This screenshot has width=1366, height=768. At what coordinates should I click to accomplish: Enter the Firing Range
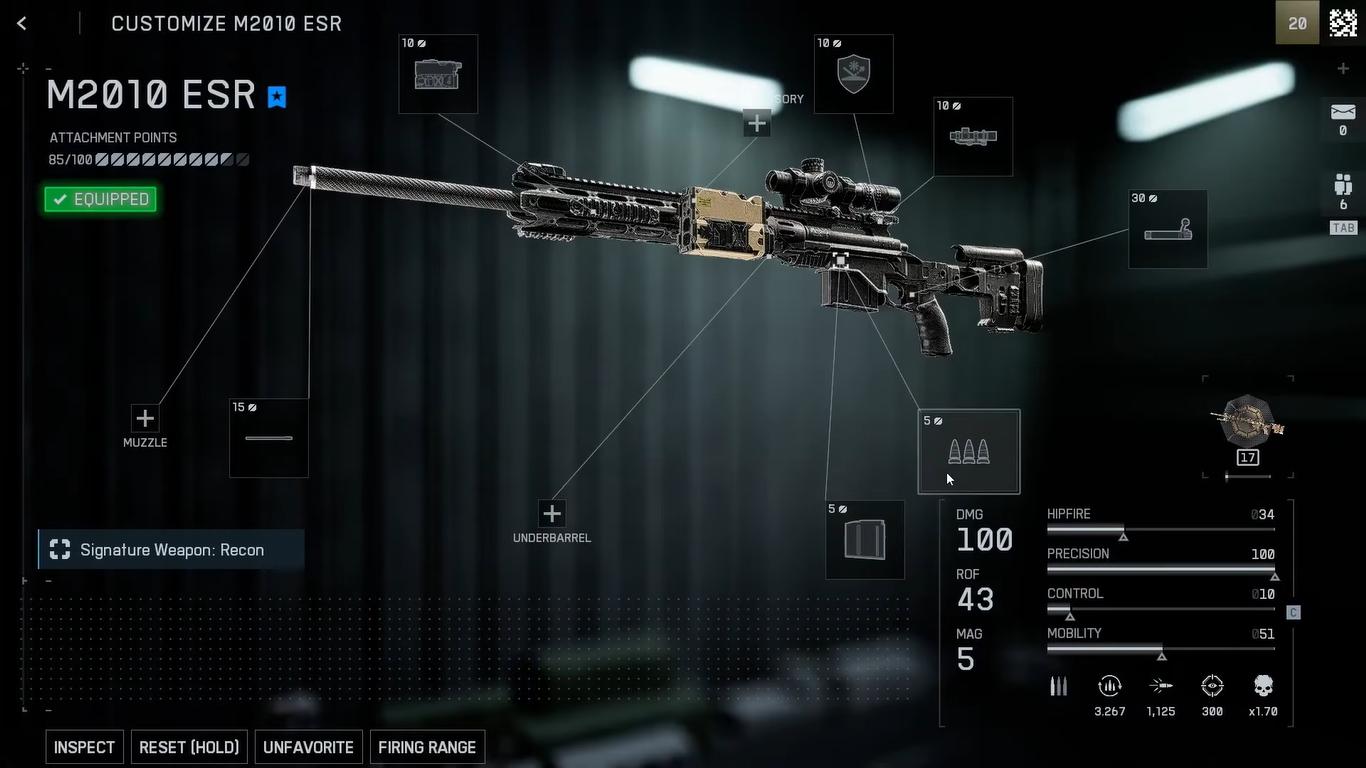(427, 747)
